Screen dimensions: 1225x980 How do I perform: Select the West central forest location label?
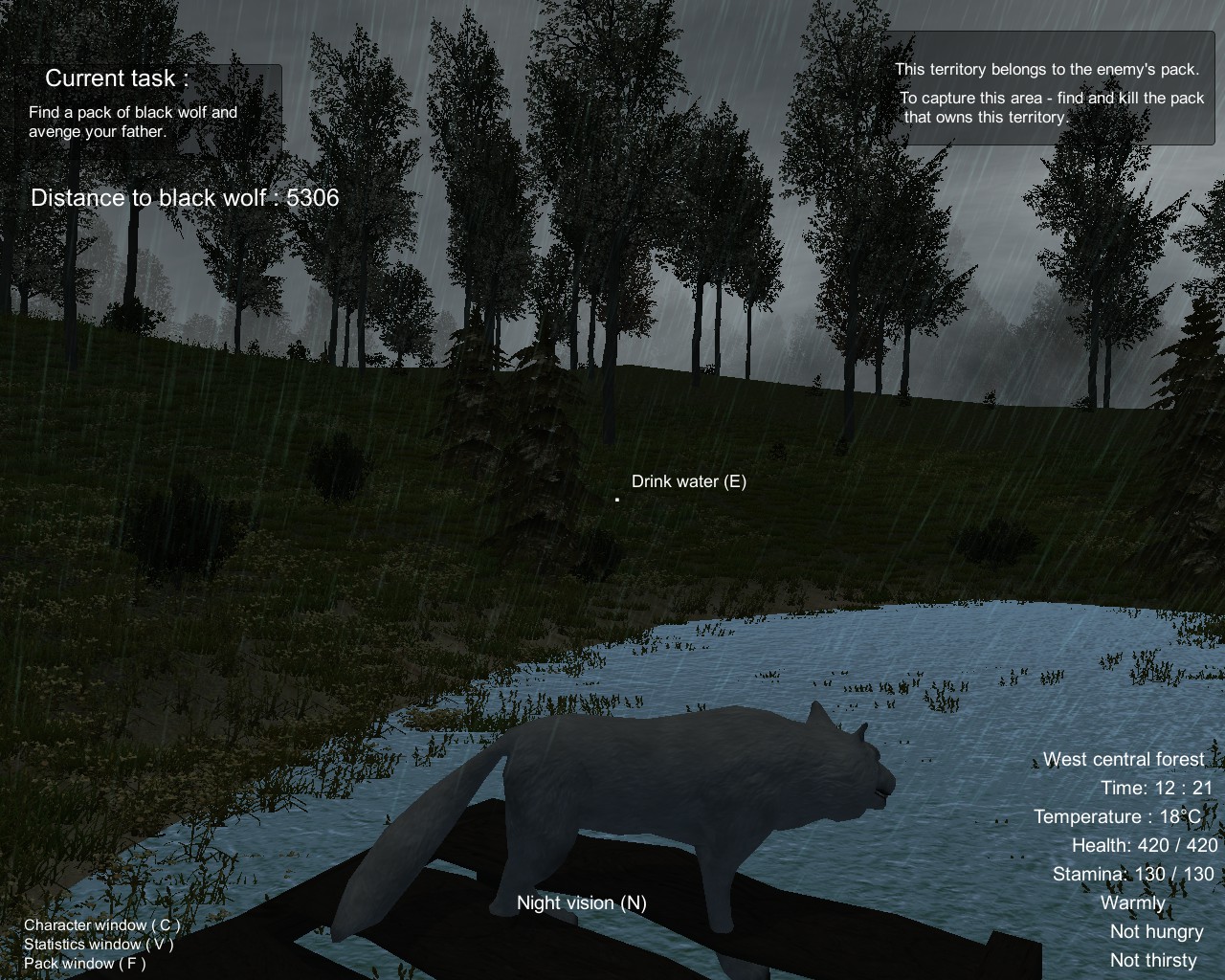tap(1125, 759)
